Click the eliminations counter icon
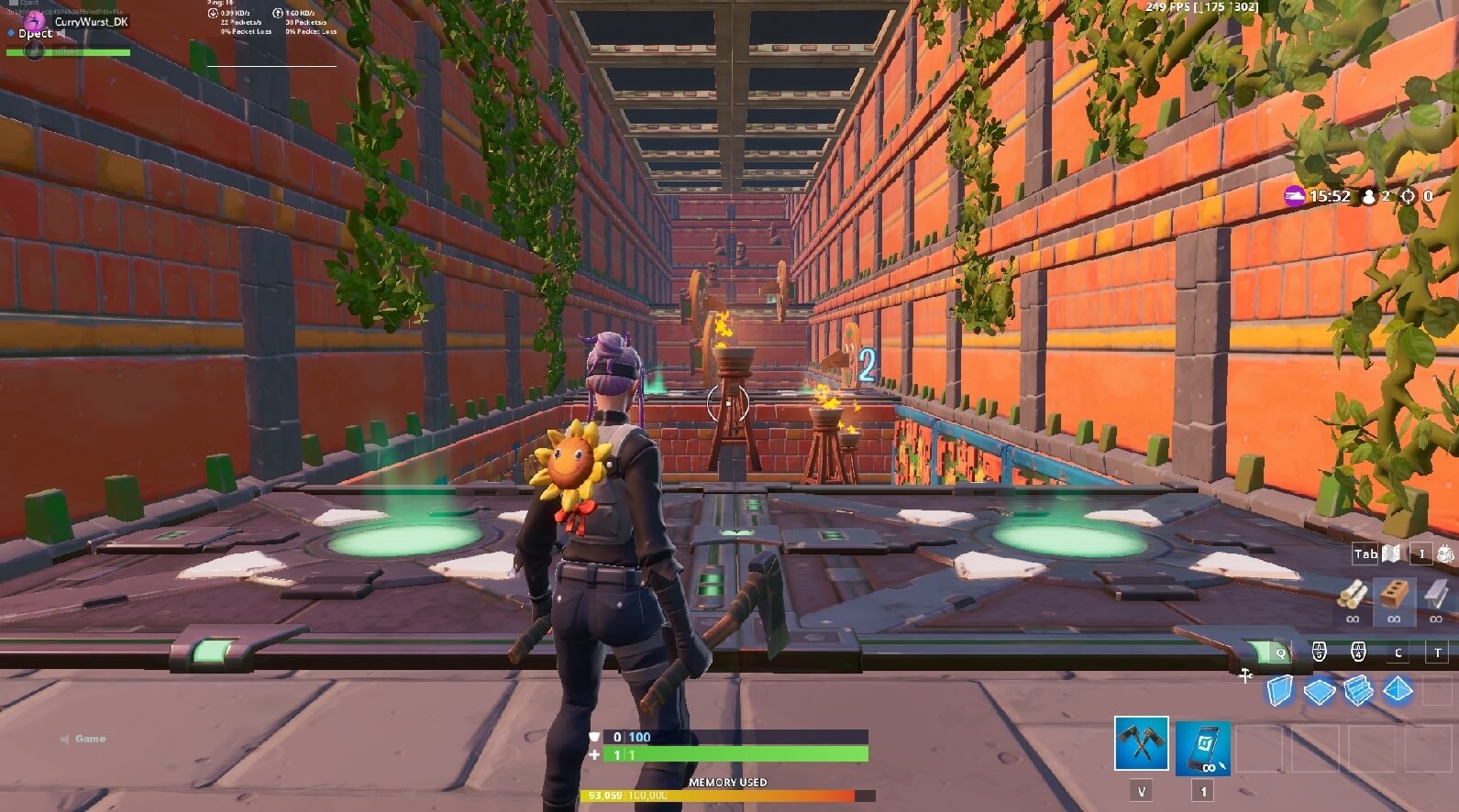1459x812 pixels. click(x=1409, y=196)
